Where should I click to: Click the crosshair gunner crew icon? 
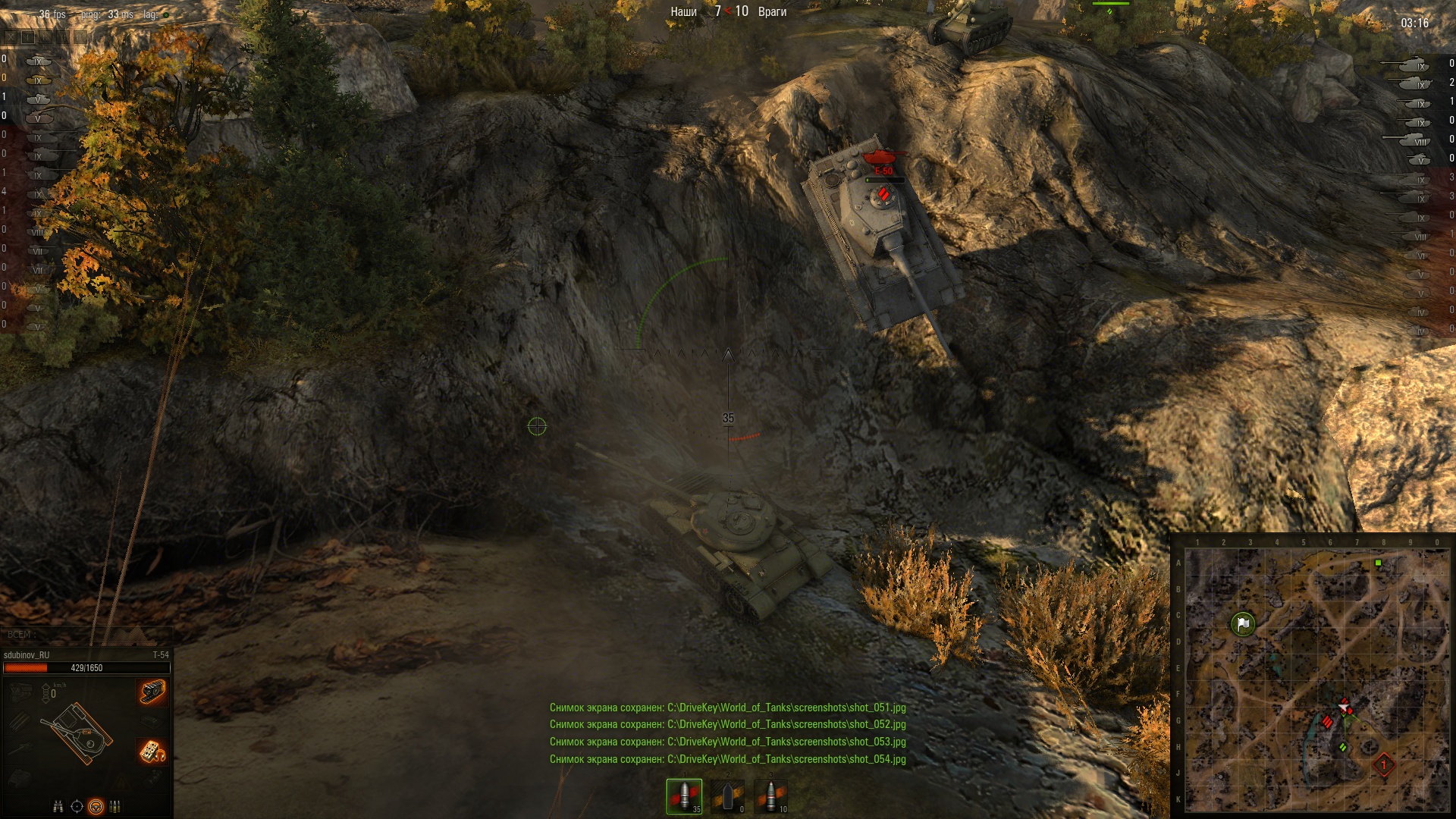(x=77, y=806)
